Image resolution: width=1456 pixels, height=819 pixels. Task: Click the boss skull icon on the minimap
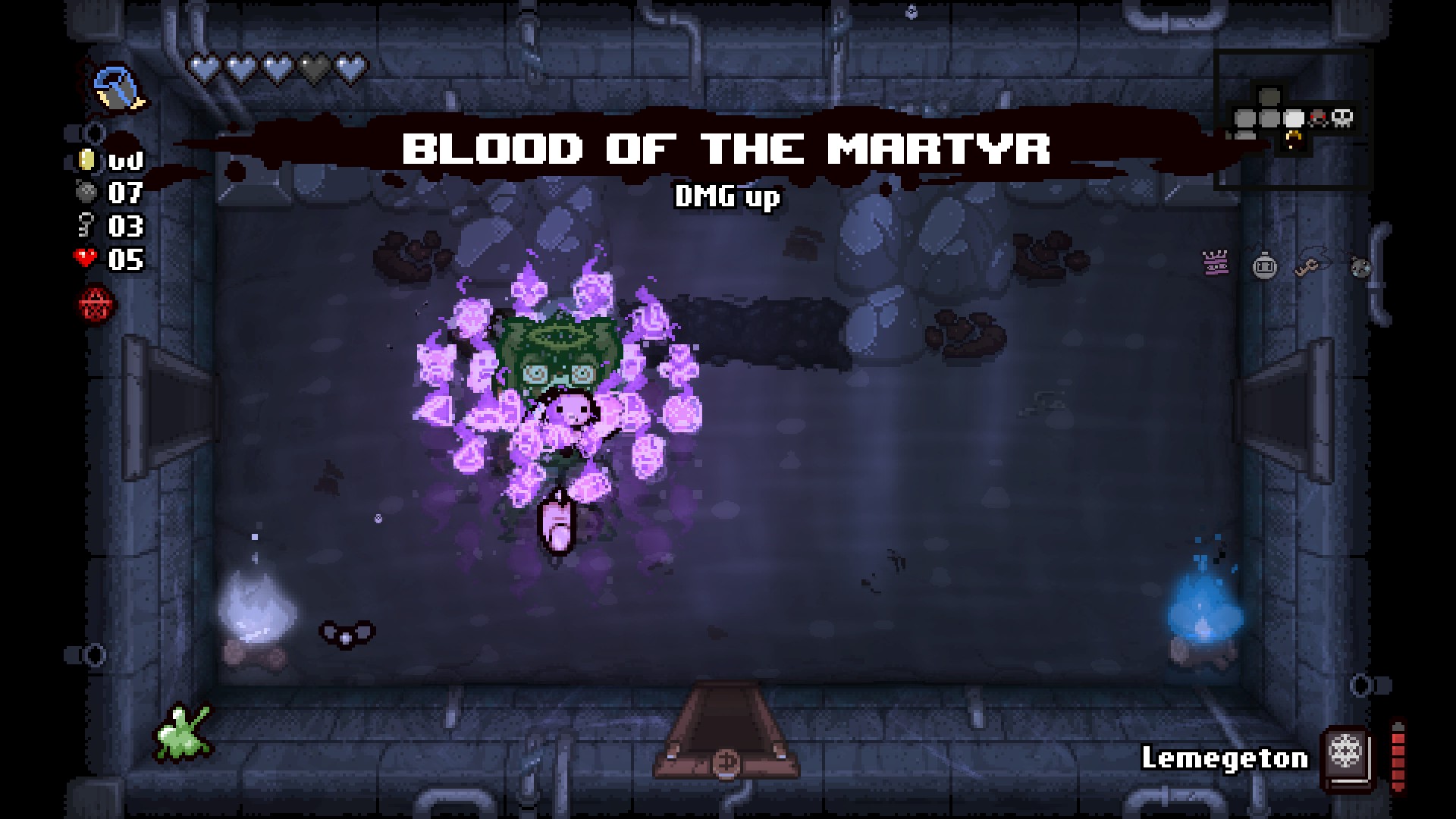pyautogui.click(x=1342, y=119)
